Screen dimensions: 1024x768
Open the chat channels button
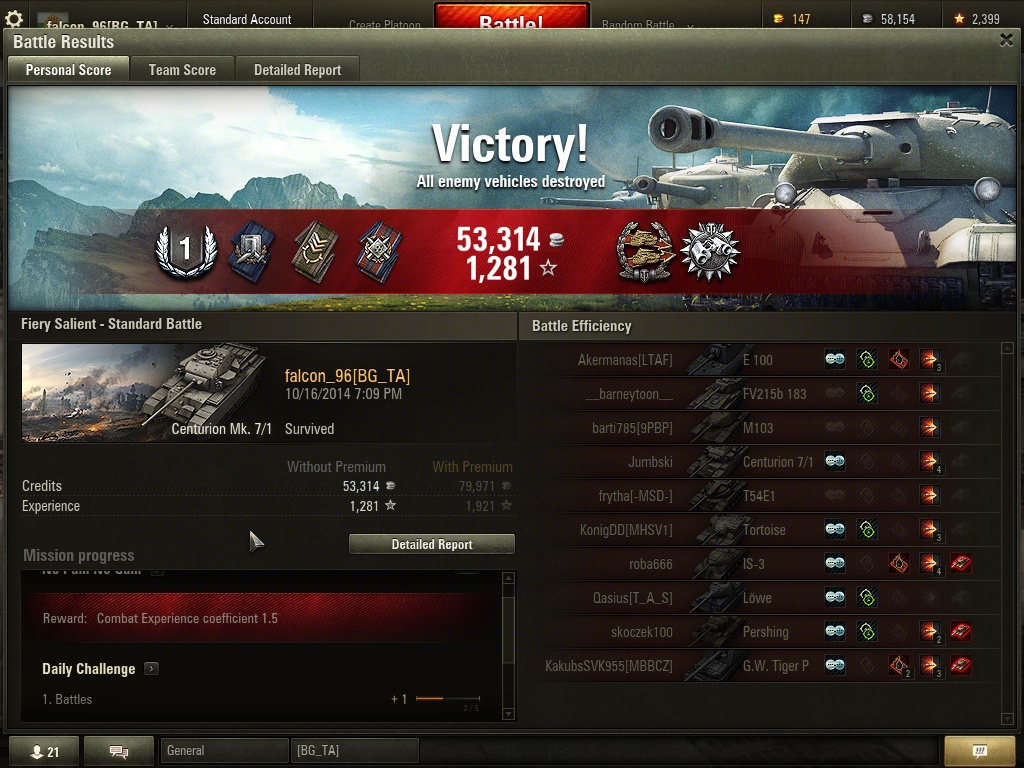coord(119,752)
